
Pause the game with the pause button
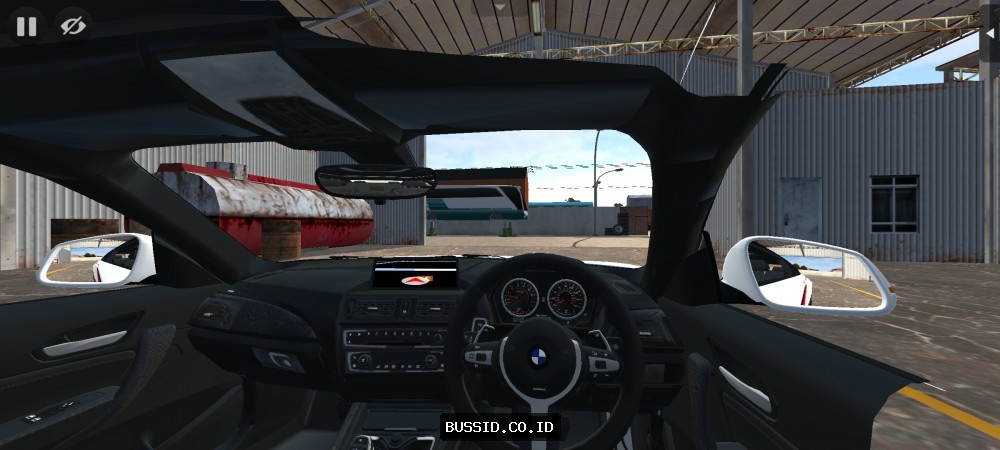tap(27, 26)
